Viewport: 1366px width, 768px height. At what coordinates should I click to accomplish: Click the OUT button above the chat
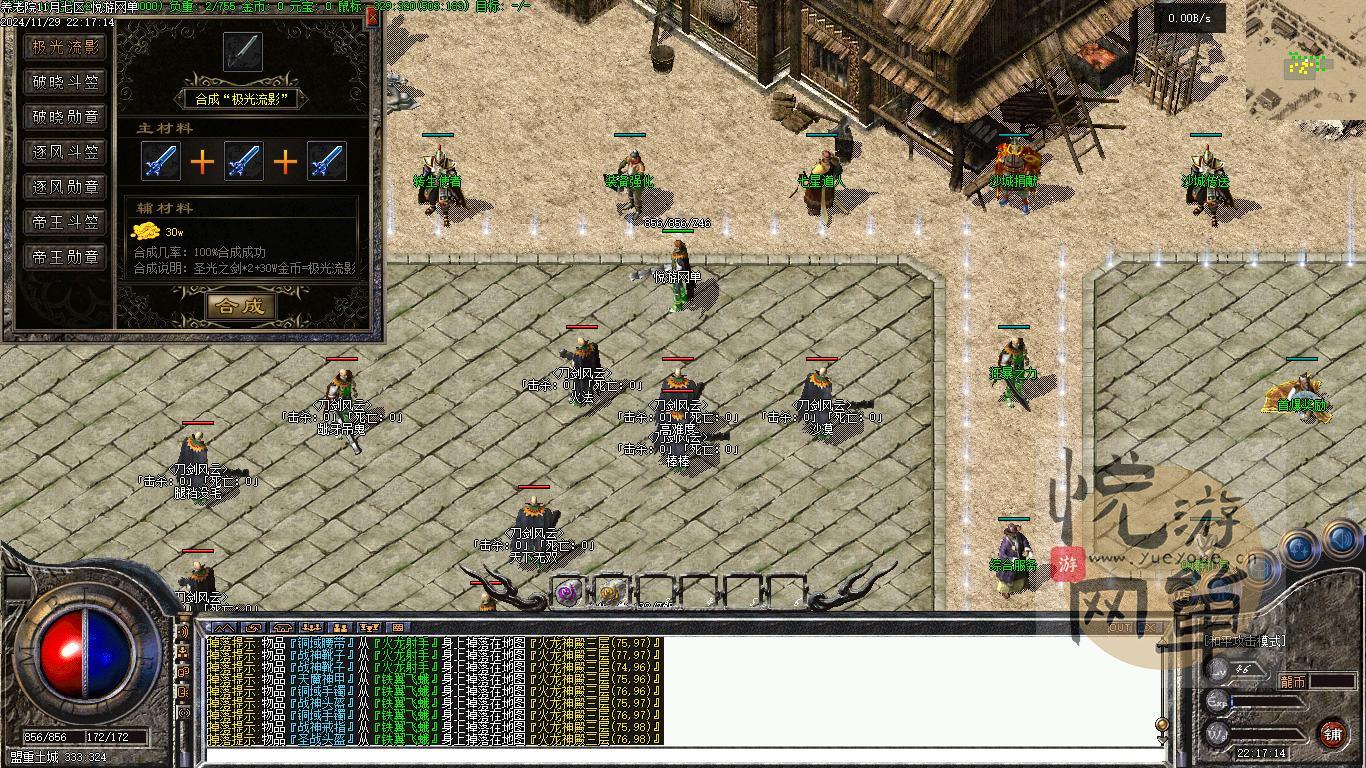(x=1120, y=627)
